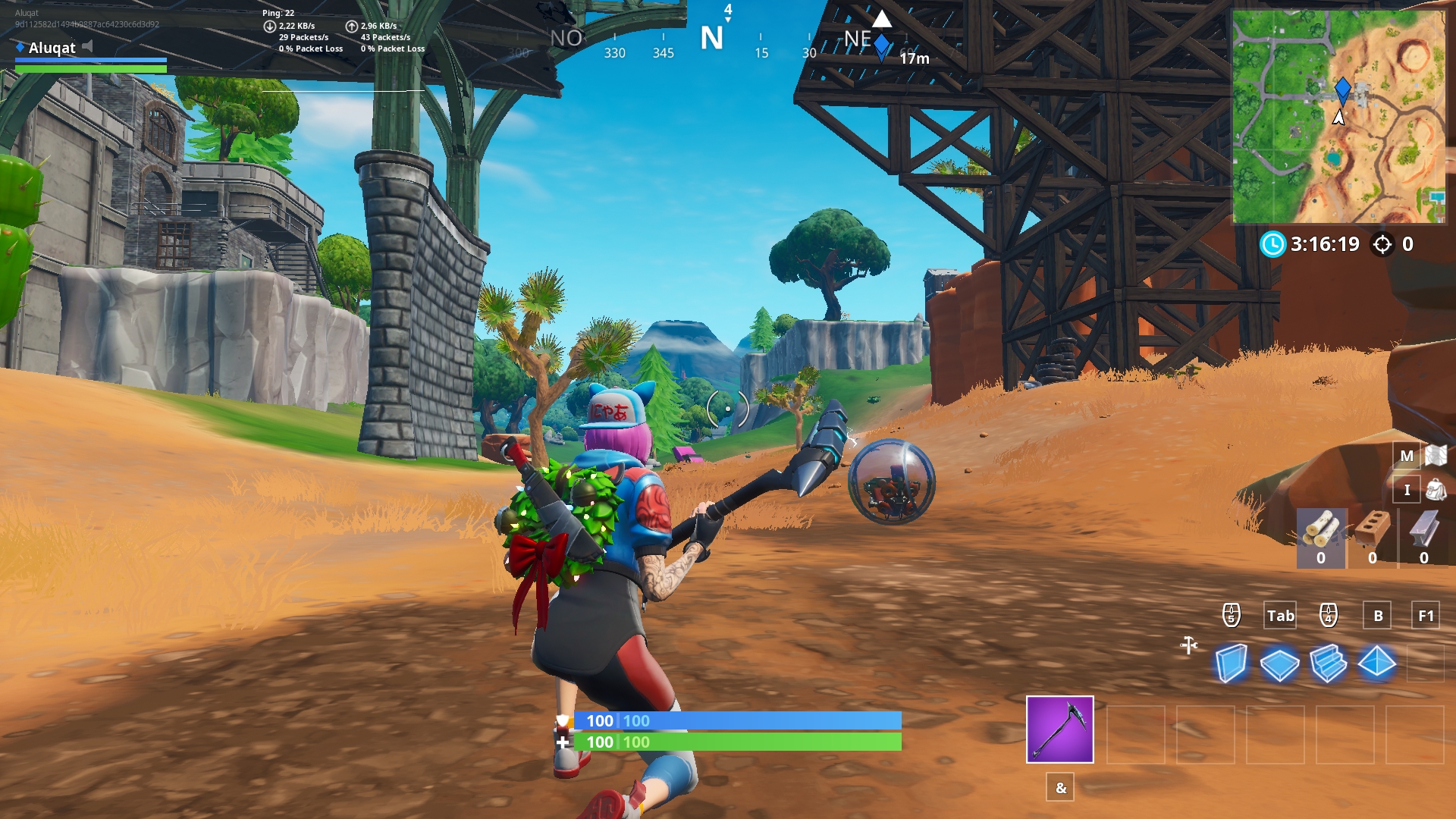Viewport: 1456px width, 819px height.
Task: Click the Tab key indicator
Action: [x=1280, y=616]
